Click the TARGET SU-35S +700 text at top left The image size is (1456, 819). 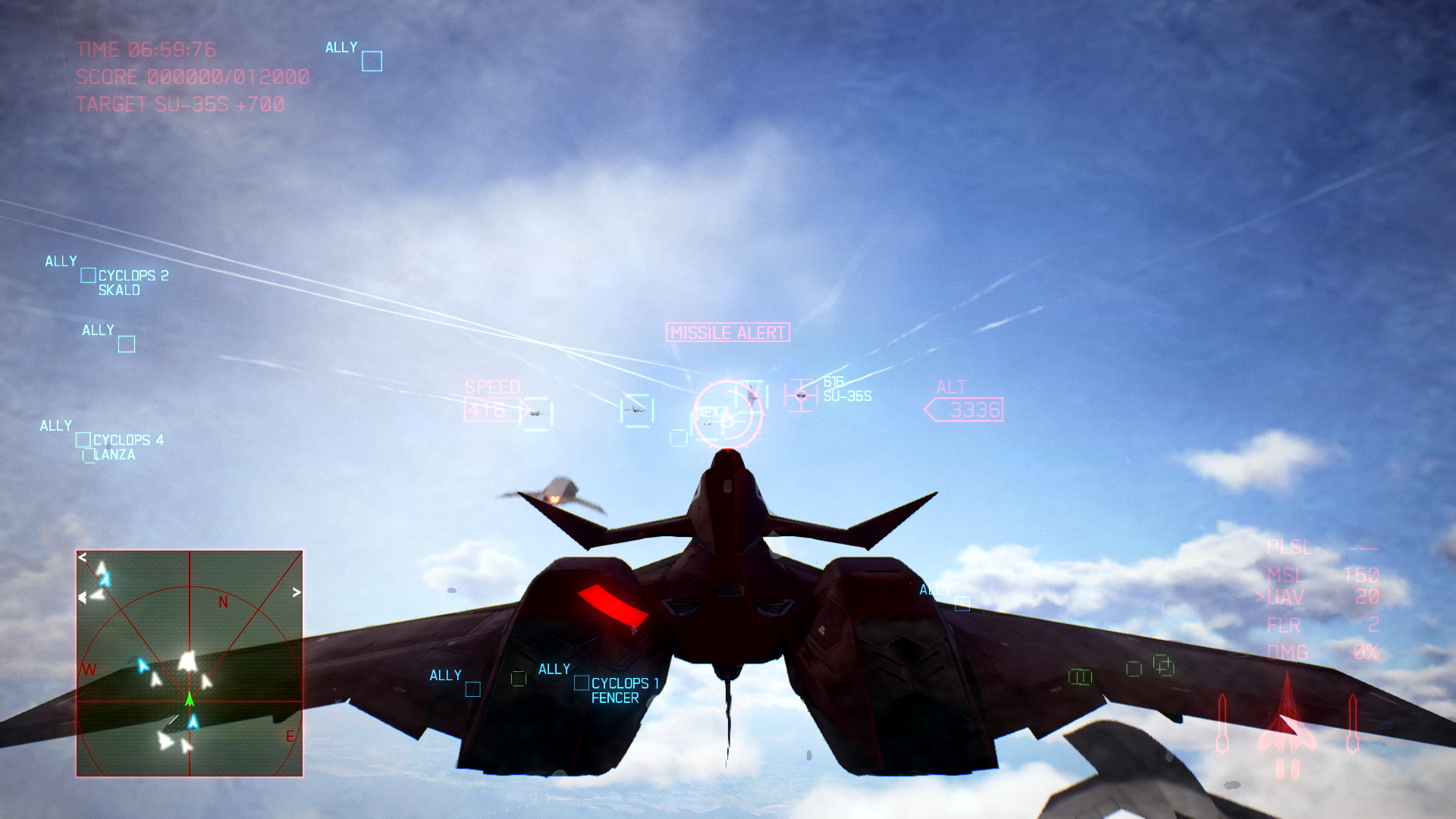click(x=179, y=105)
